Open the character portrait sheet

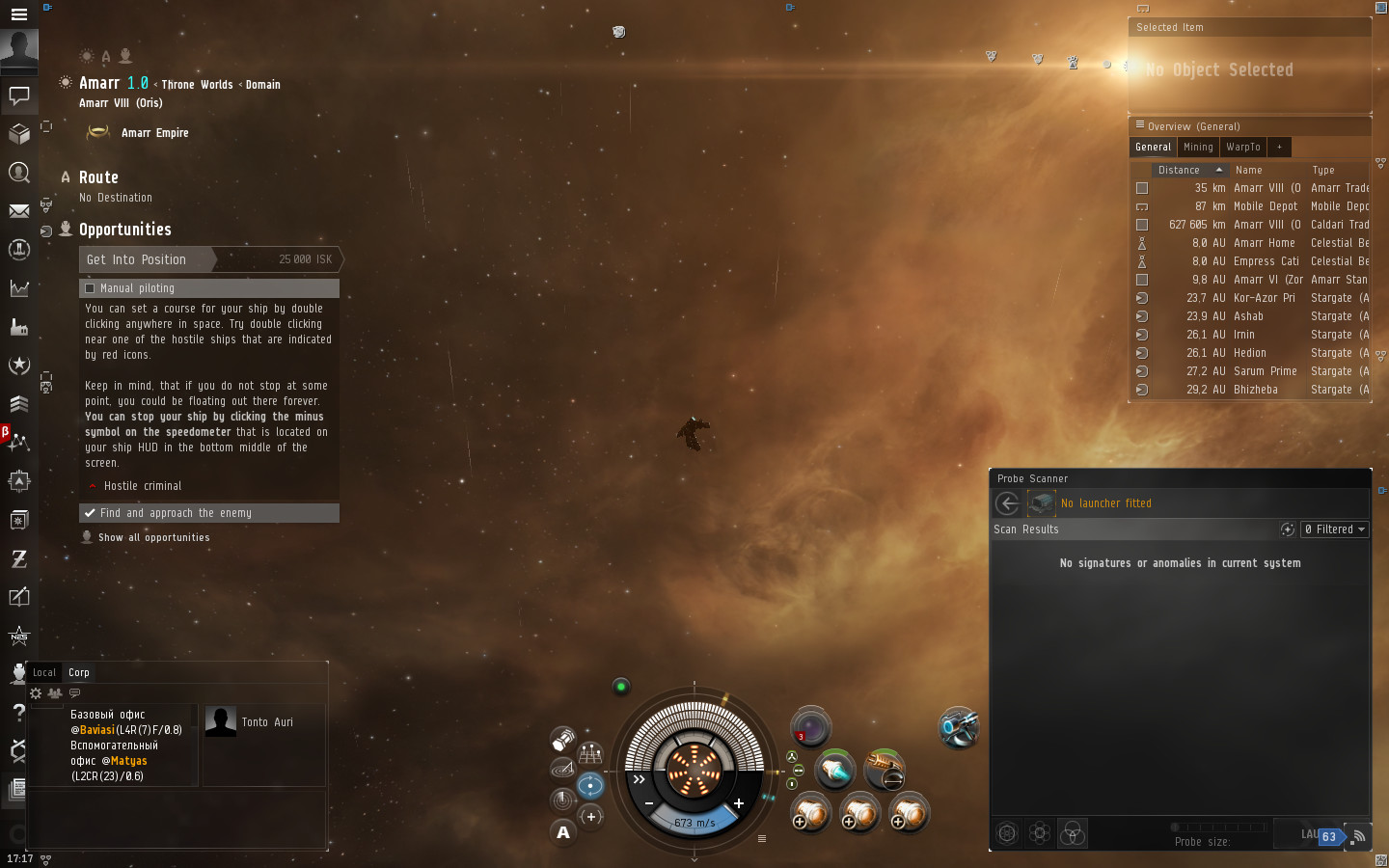point(19,48)
